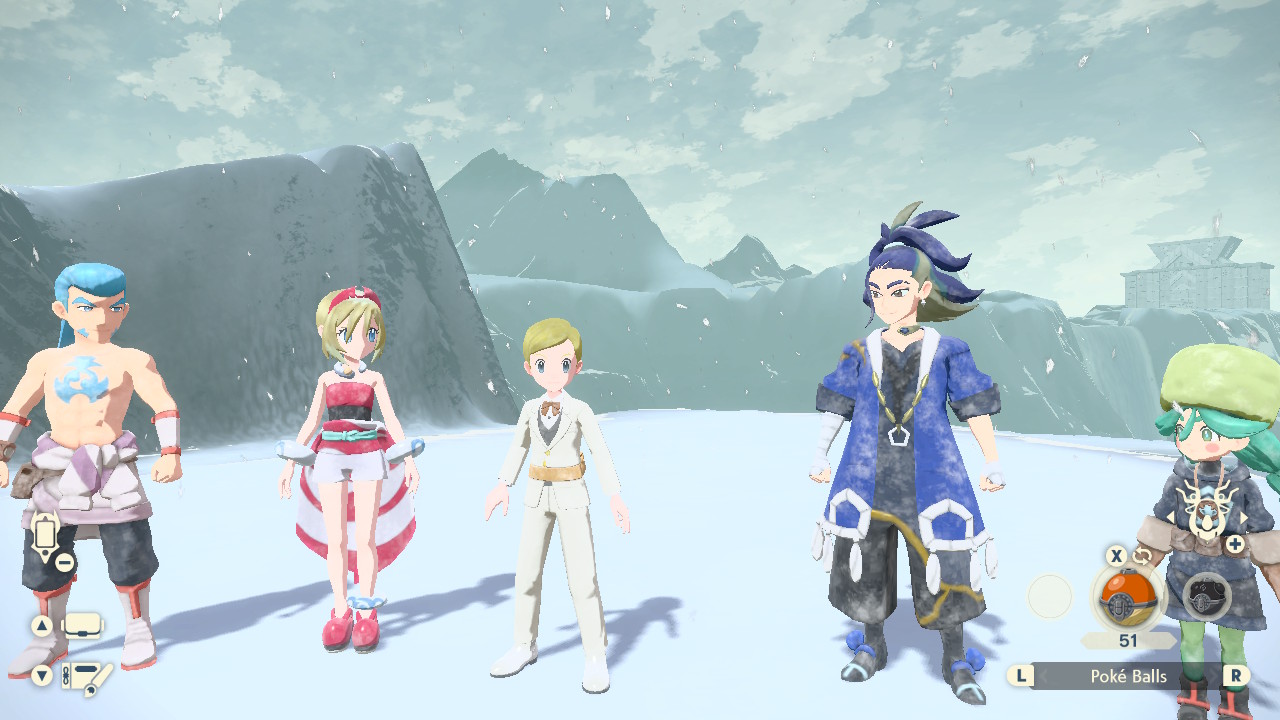
Task: Select the dark Pokémon ball slot
Action: (1206, 598)
